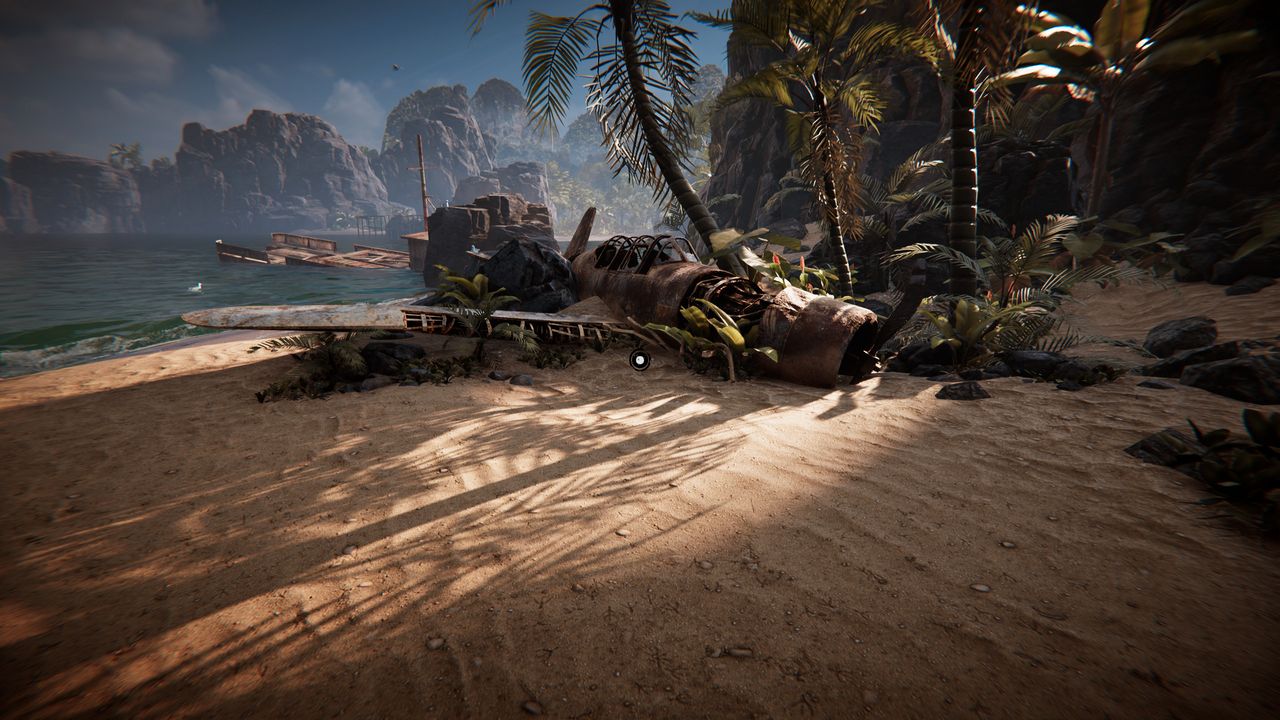Click the circular interaction reticle marker
Viewport: 1280px width, 720px height.
(x=640, y=360)
